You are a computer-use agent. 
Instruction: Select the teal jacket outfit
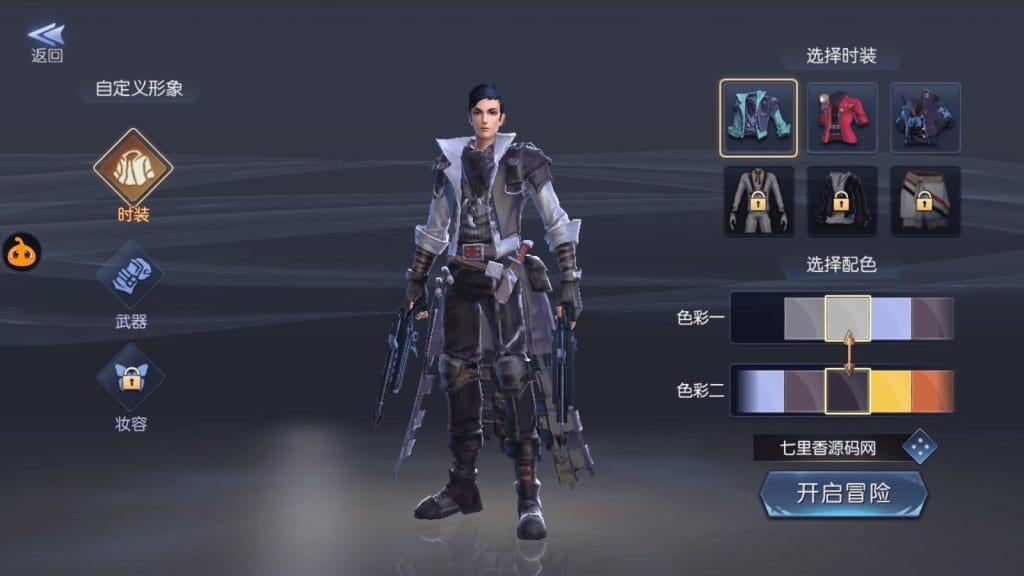[x=758, y=118]
